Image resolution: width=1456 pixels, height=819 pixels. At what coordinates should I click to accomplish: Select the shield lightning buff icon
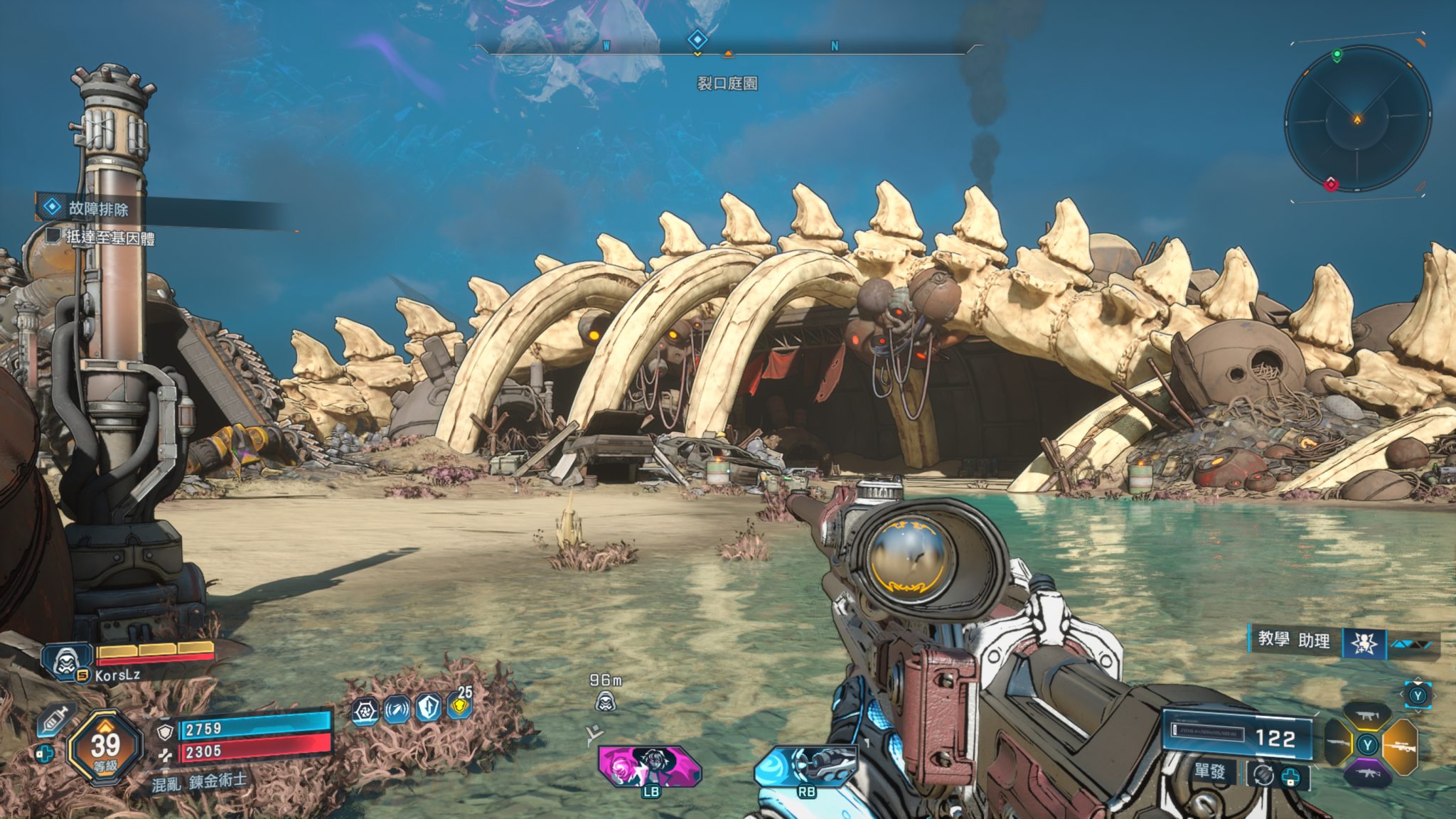click(x=428, y=708)
